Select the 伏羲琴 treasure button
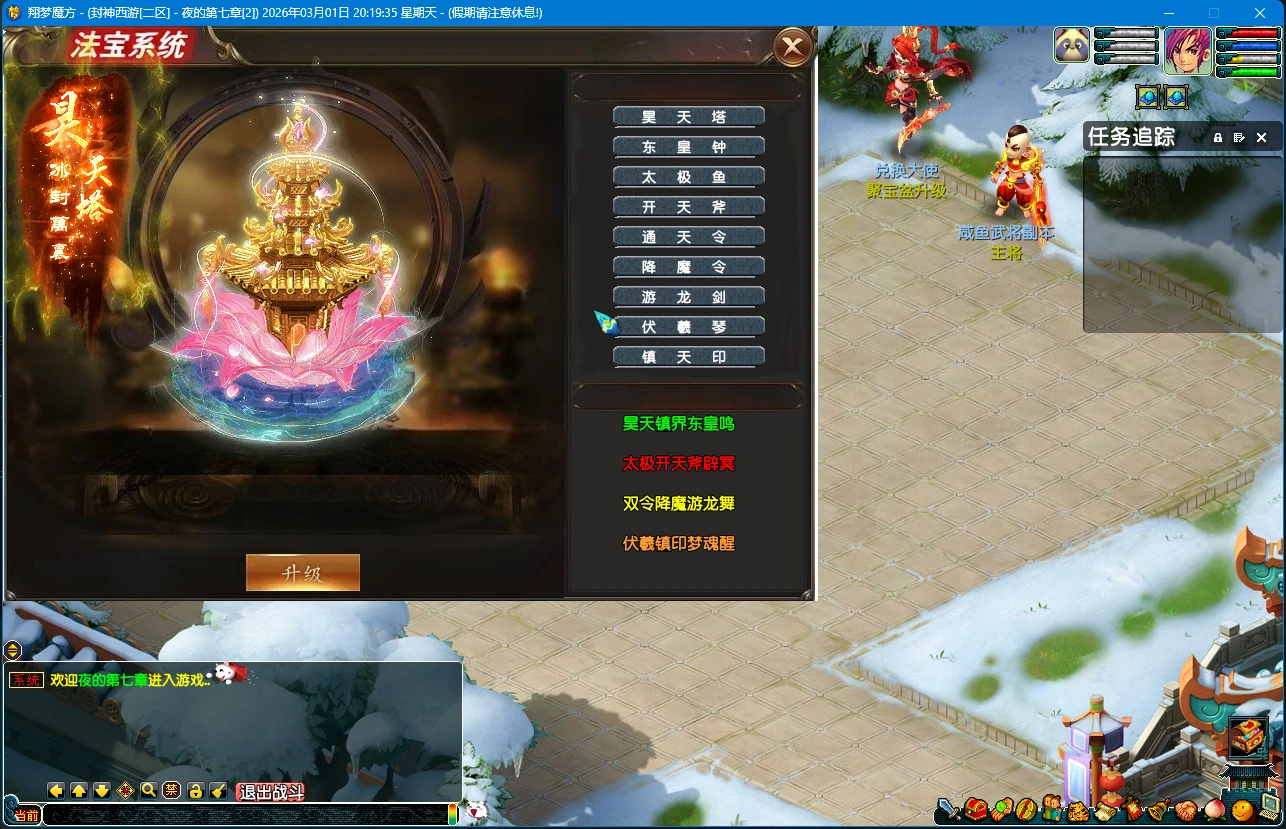 688,327
